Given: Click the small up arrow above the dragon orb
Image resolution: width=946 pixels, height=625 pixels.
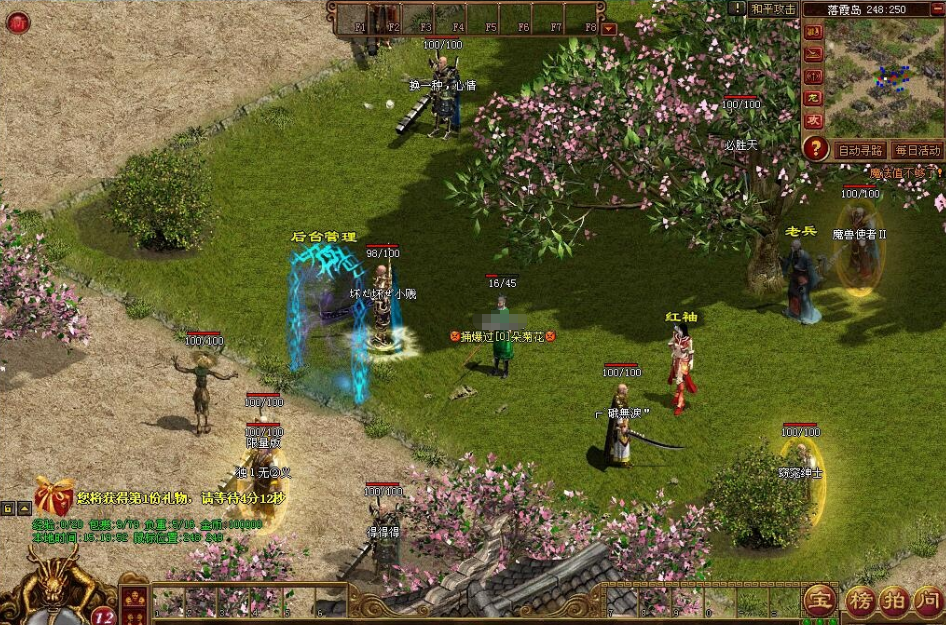Looking at the screenshot, I should tap(24, 509).
